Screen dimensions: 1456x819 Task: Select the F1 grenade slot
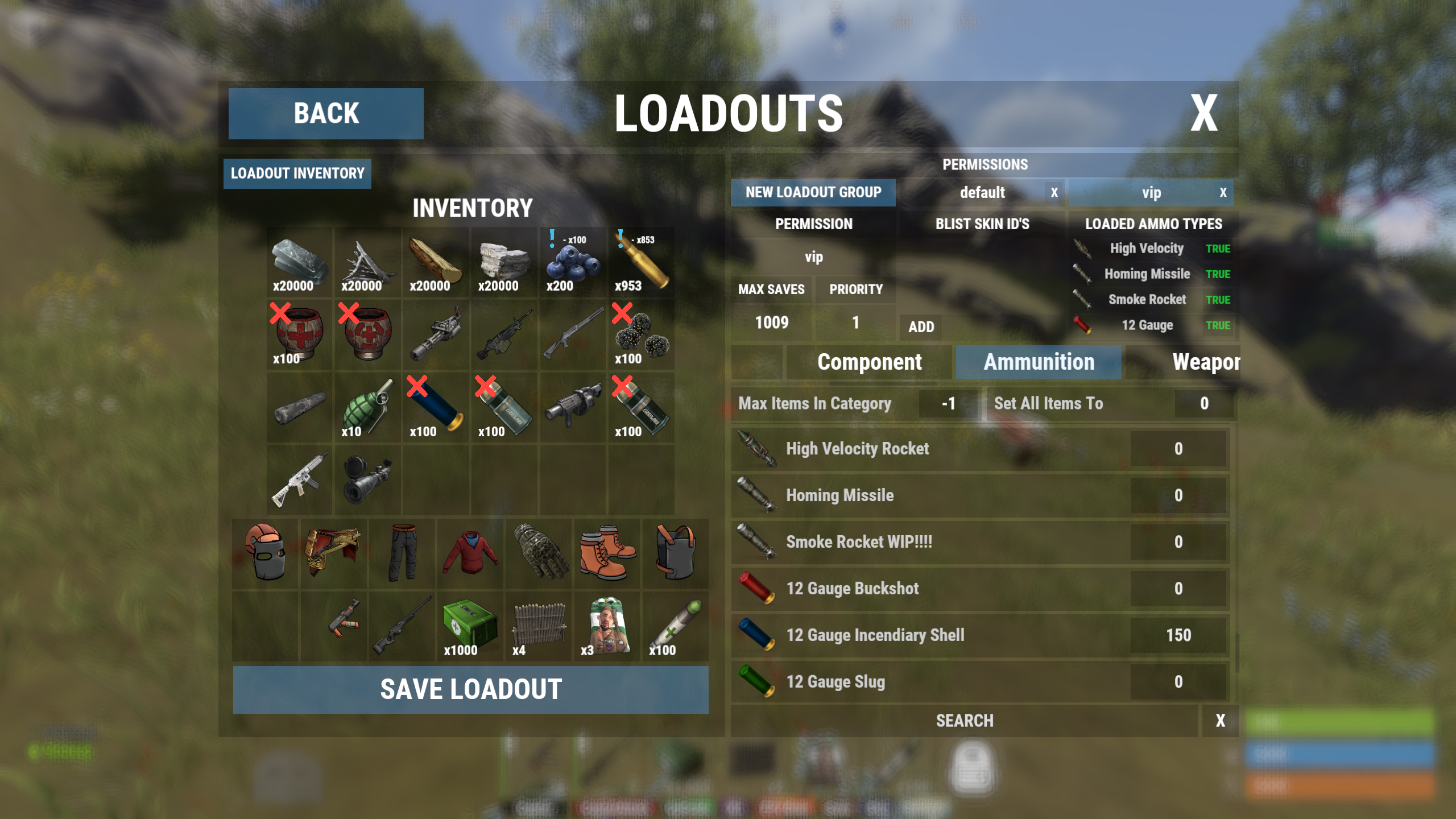(367, 408)
